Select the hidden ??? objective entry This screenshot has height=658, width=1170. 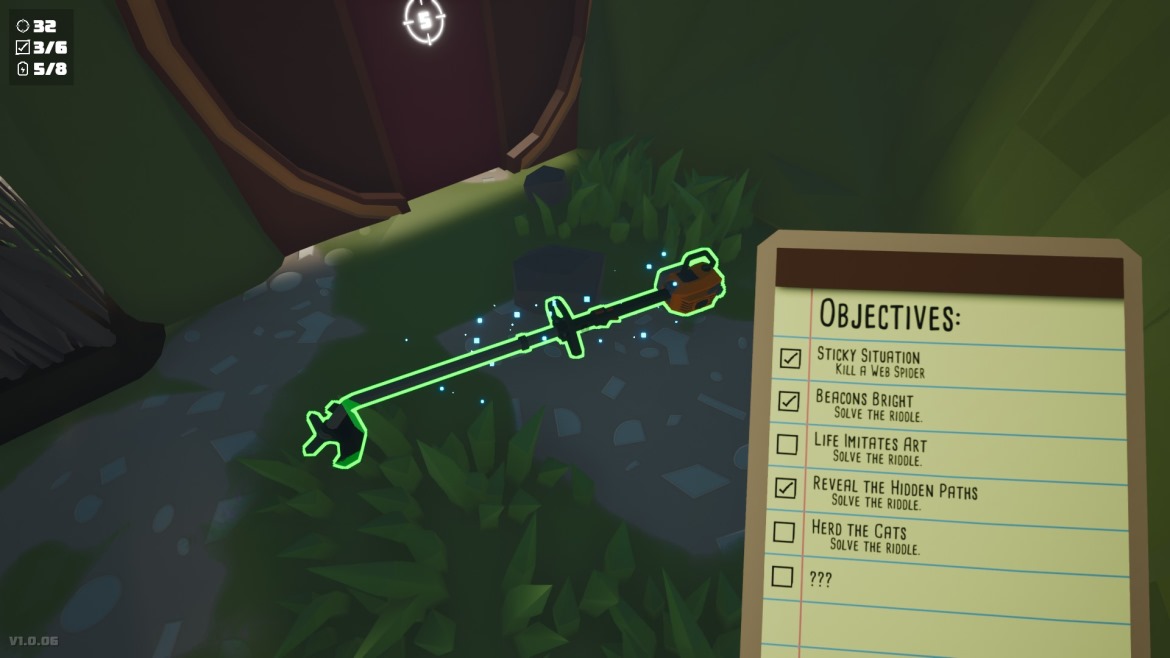819,579
